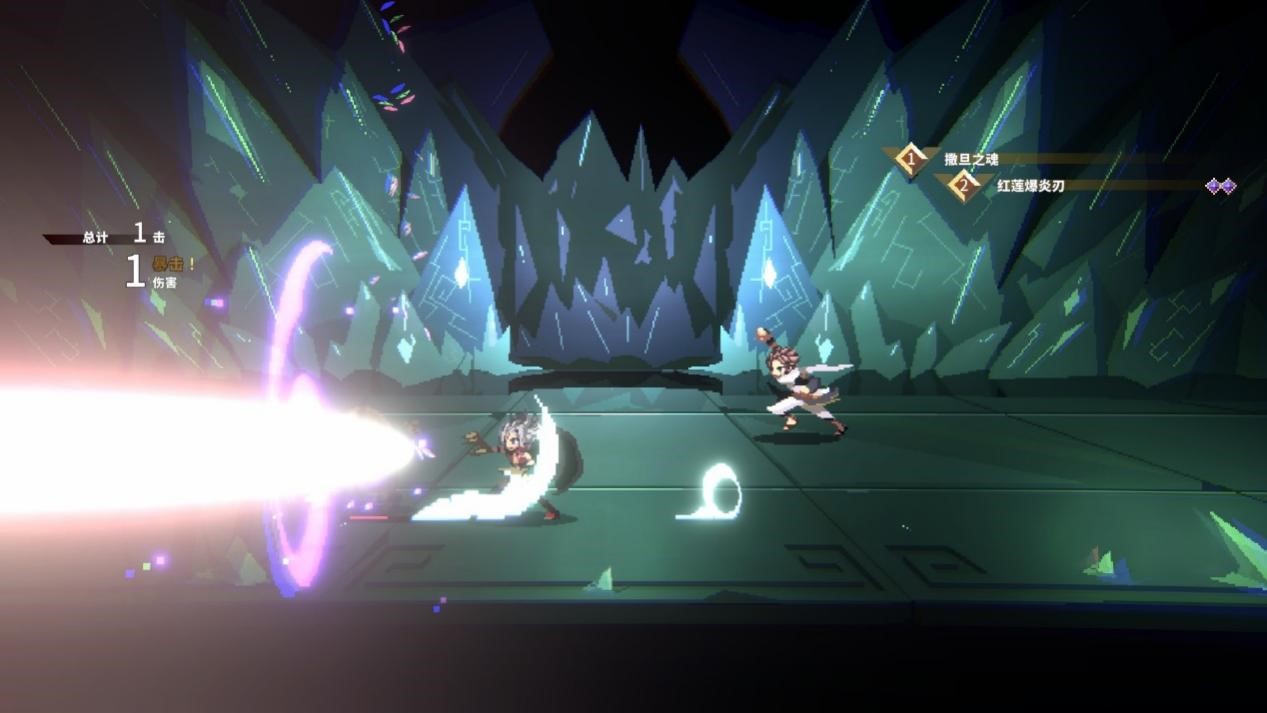Select the 红莲爆炎刃 skill entry
Image resolution: width=1267 pixels, height=713 pixels.
(x=1029, y=186)
